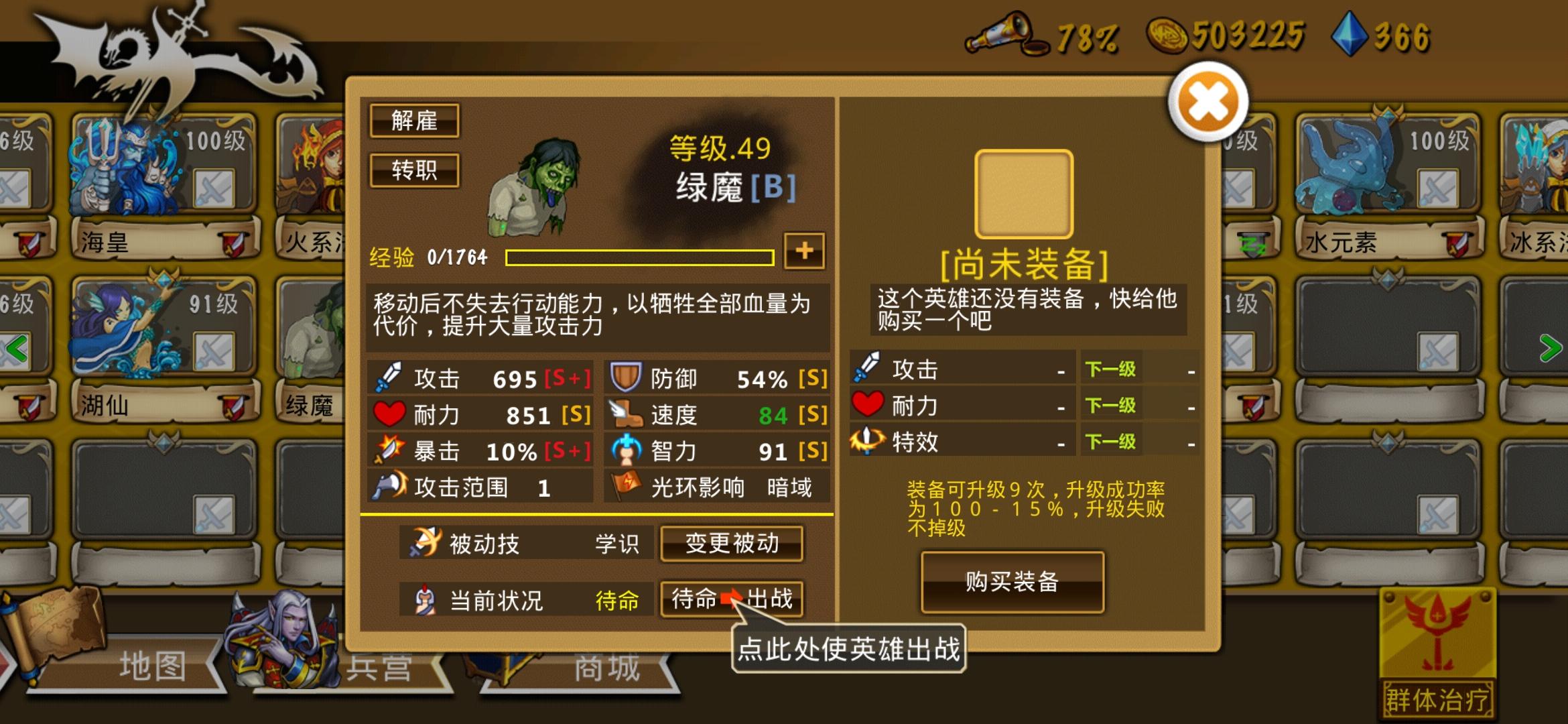The width and height of the screenshot is (1568, 724).
Task: Click 变更被动 to change passive skill
Action: [731, 544]
